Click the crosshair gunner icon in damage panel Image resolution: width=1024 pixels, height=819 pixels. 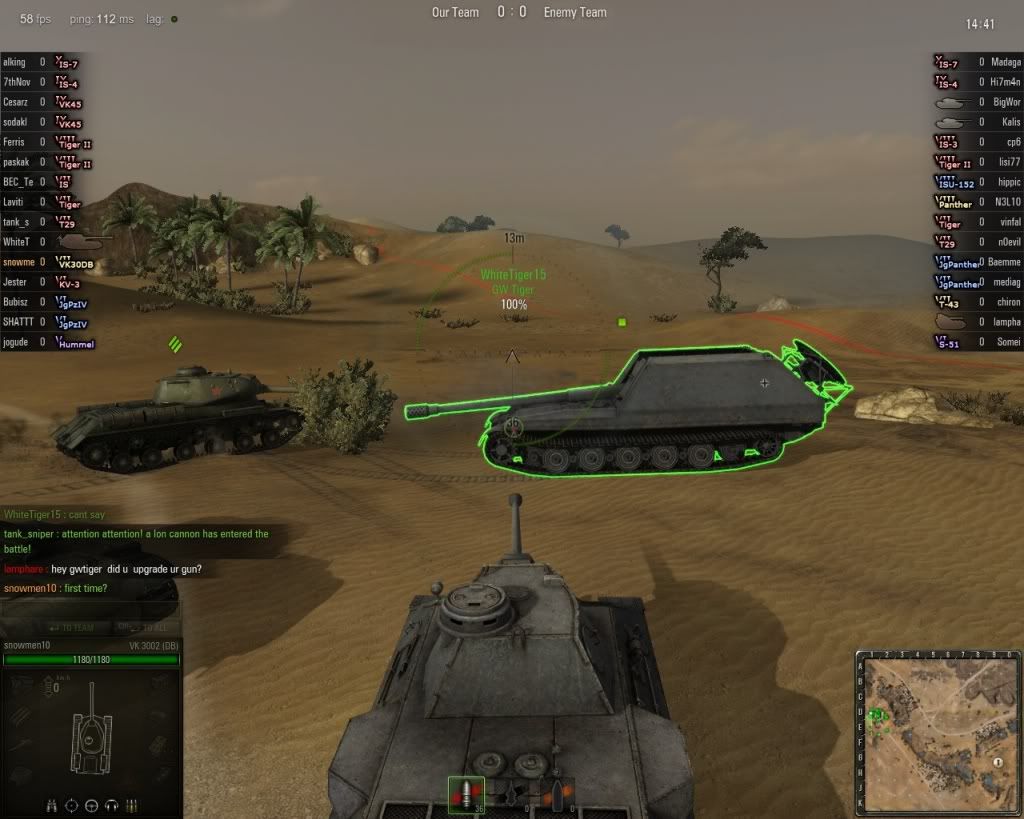pos(72,805)
